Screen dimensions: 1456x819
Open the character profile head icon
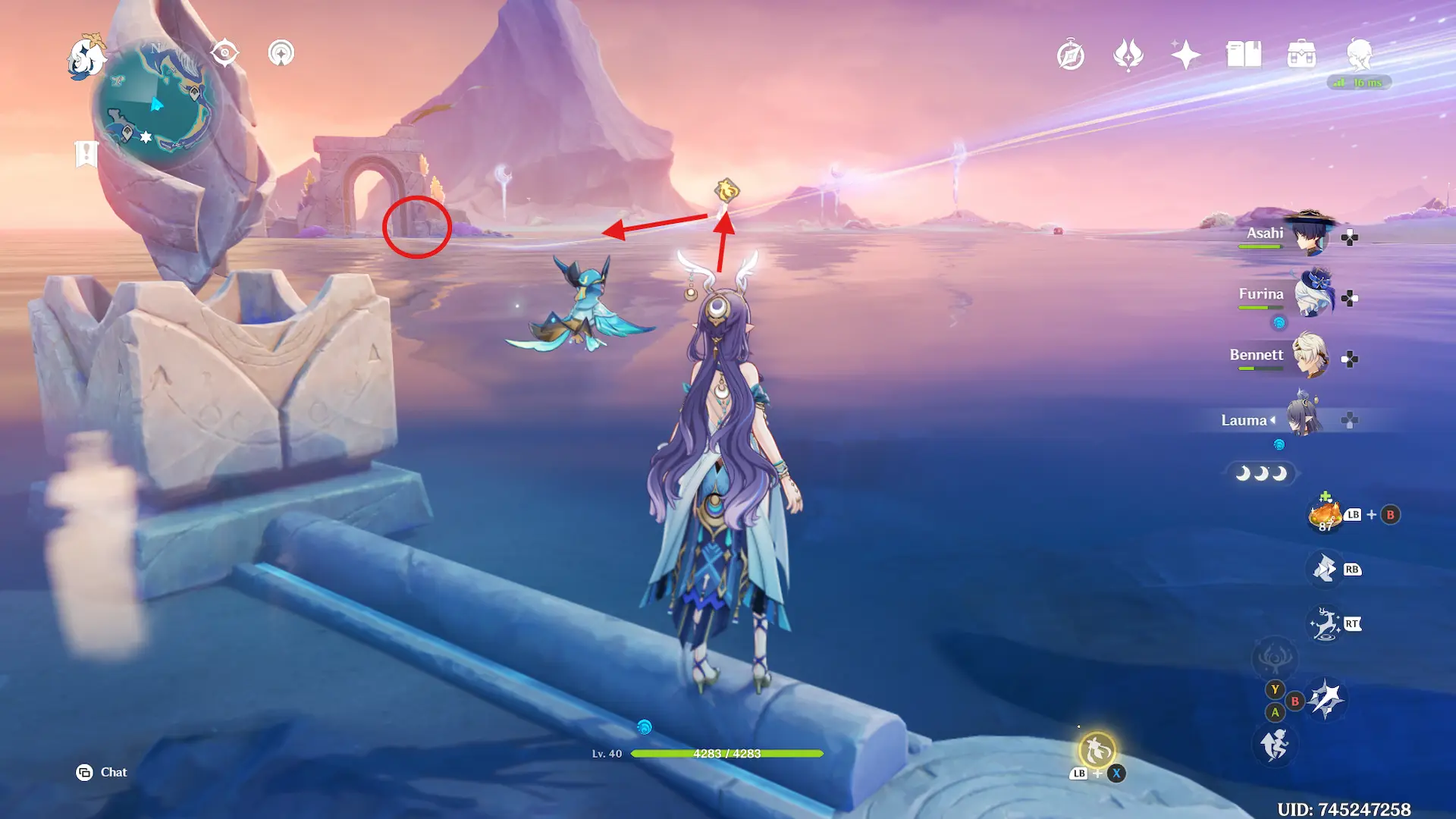(1359, 55)
